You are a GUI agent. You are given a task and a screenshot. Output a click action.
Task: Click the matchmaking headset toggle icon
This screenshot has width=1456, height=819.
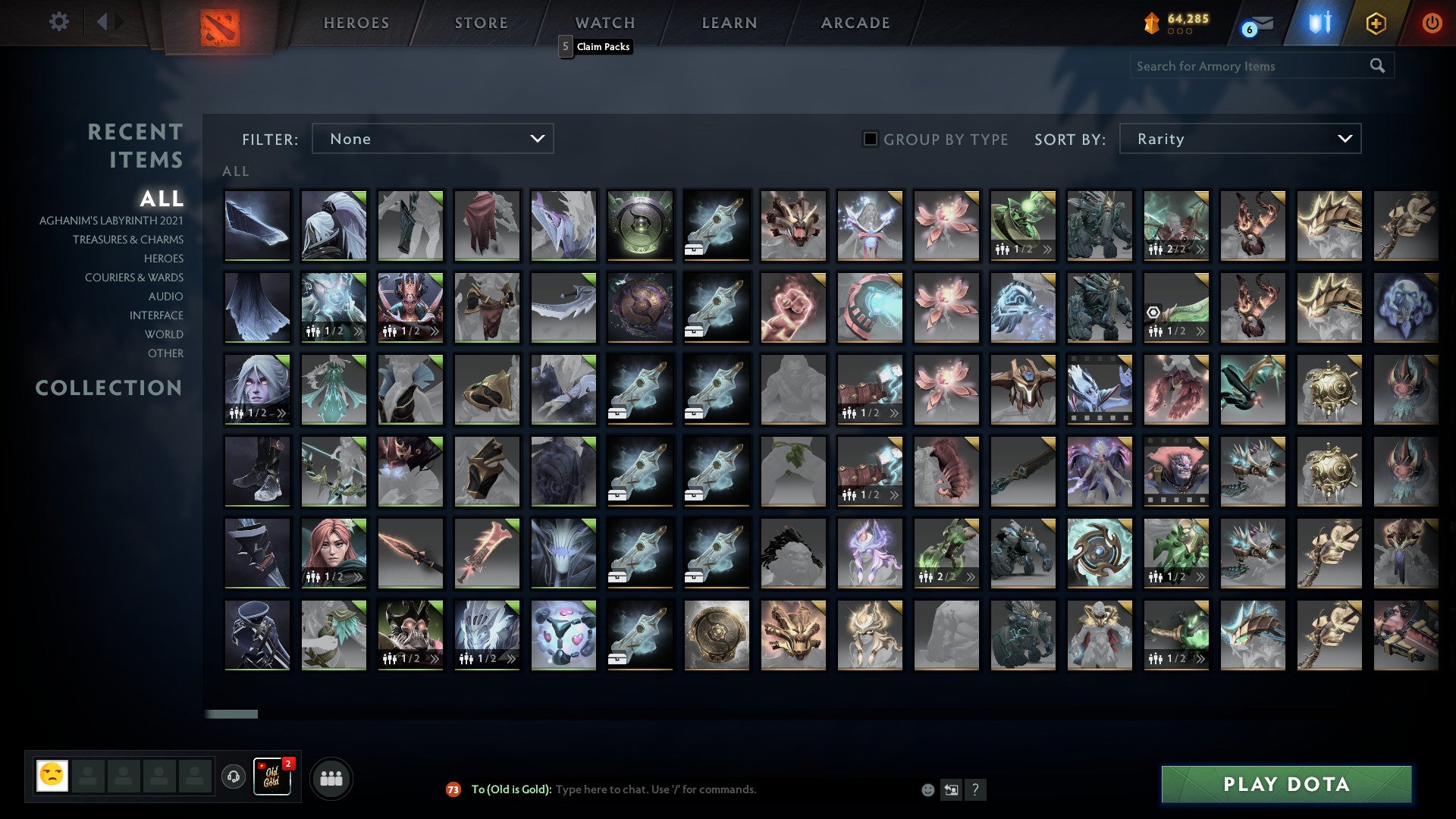232,777
